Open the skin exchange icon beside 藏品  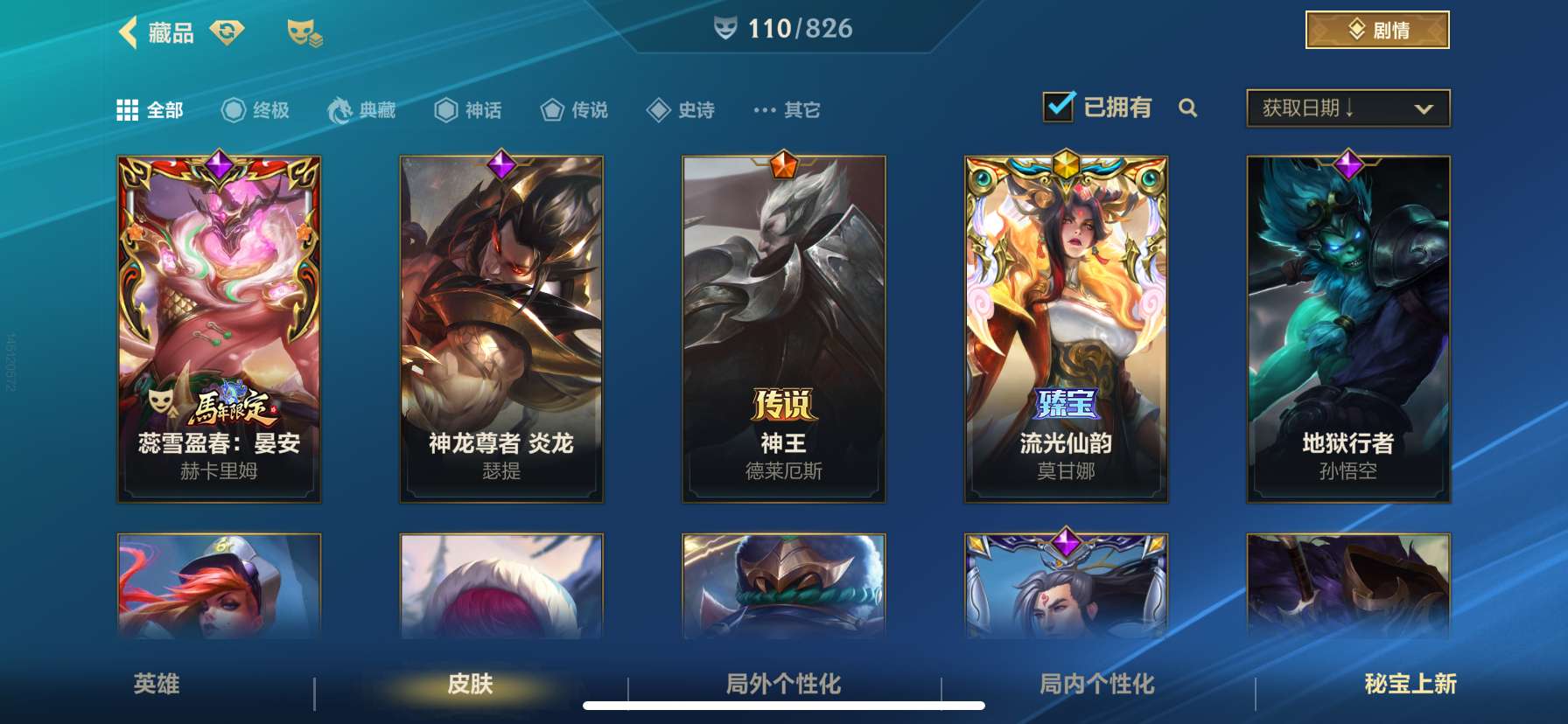pos(226,33)
